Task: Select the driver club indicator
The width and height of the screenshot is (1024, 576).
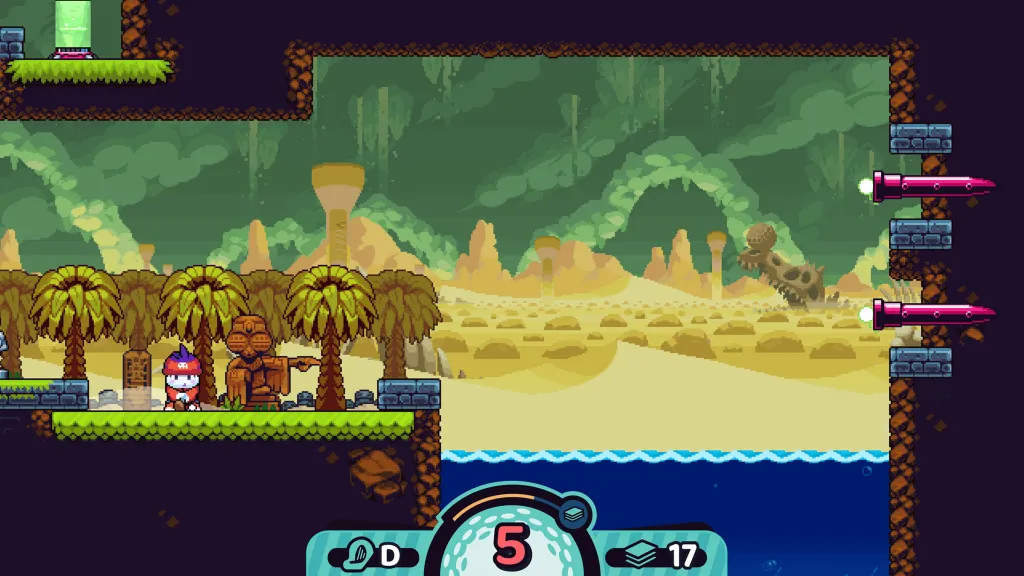Action: (x=373, y=555)
